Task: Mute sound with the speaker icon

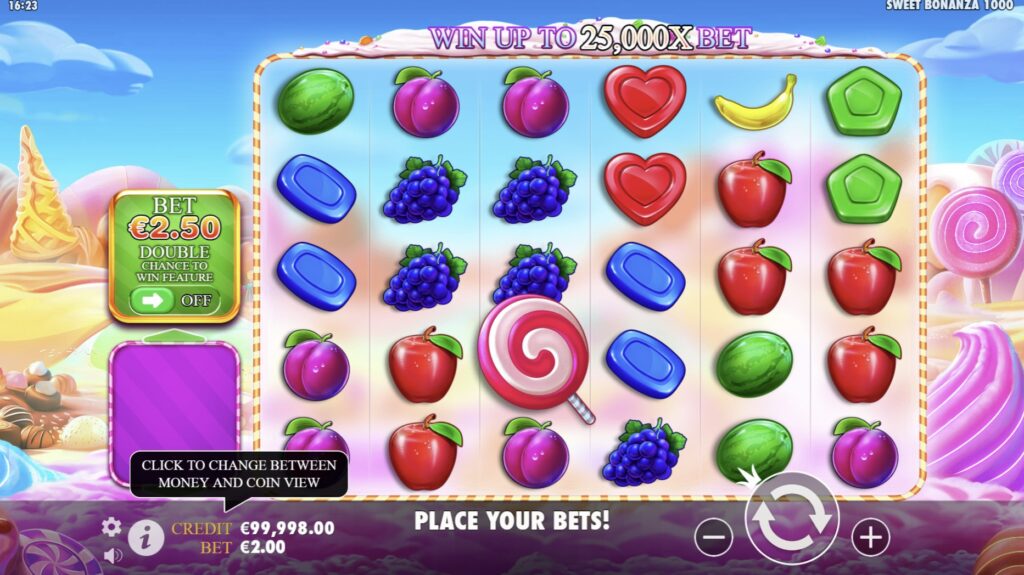Action: (112, 554)
